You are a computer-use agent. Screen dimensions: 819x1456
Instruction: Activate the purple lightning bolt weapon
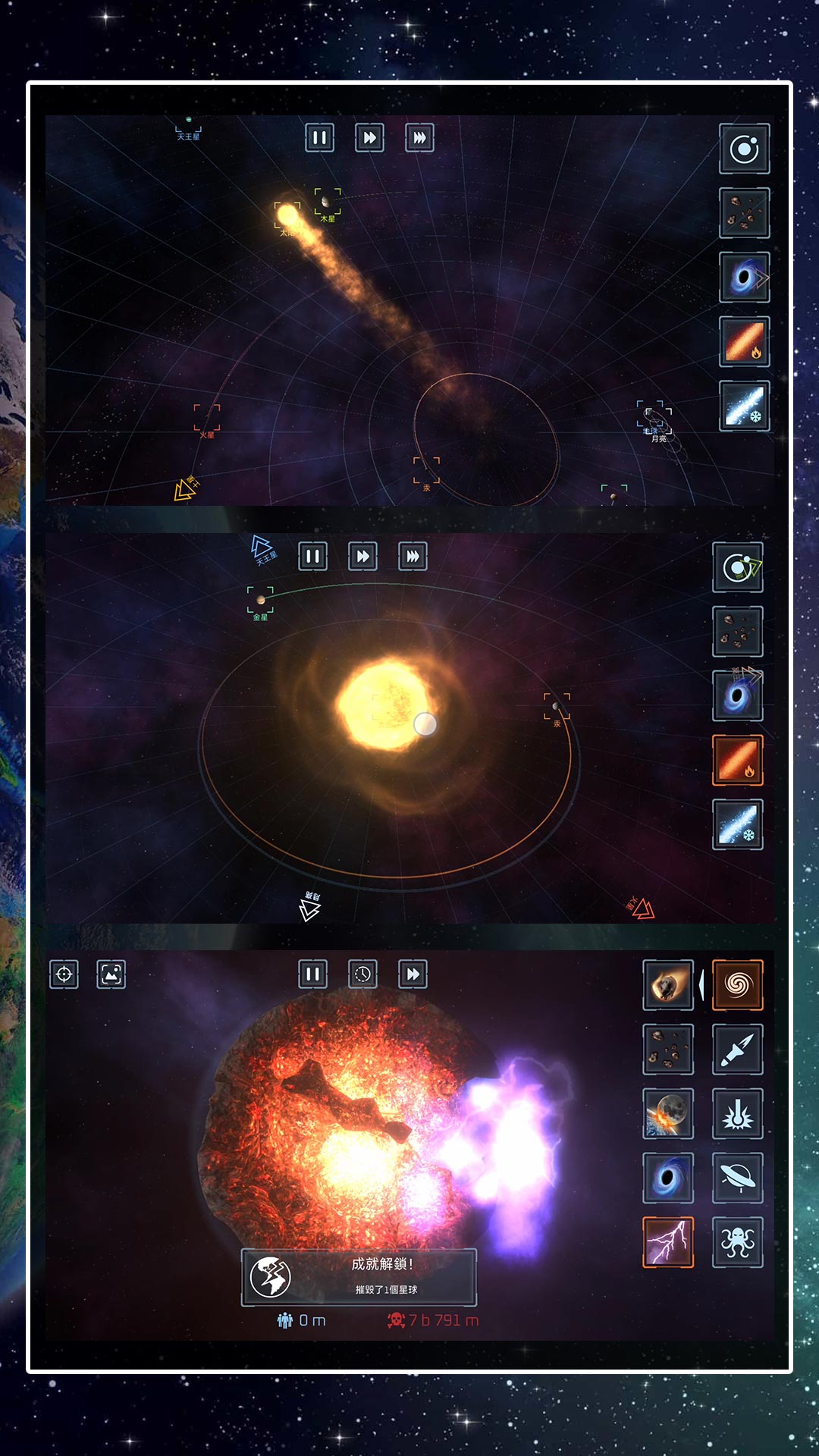(x=668, y=1243)
